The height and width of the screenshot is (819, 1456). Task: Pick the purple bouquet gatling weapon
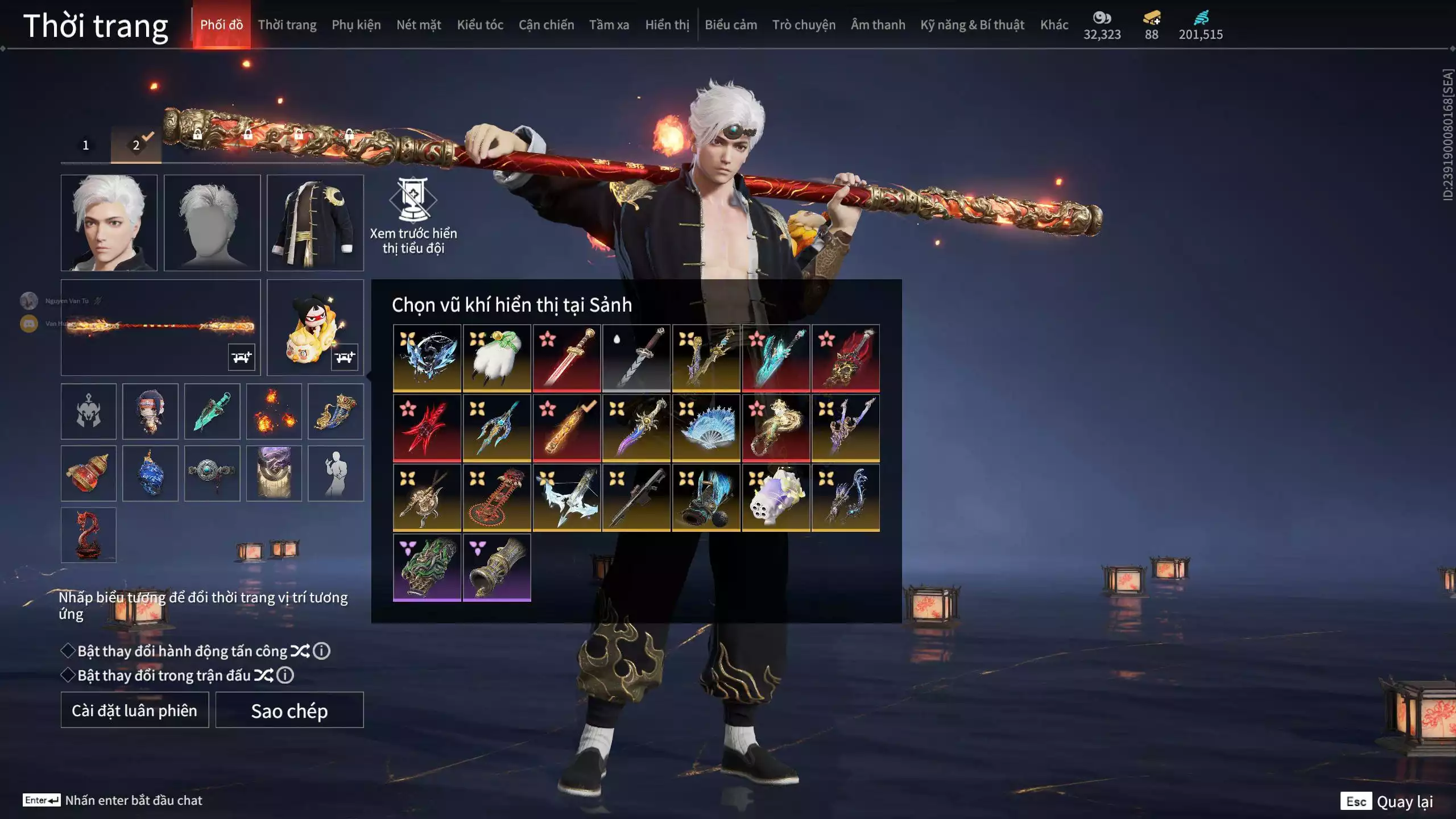pyautogui.click(x=776, y=498)
